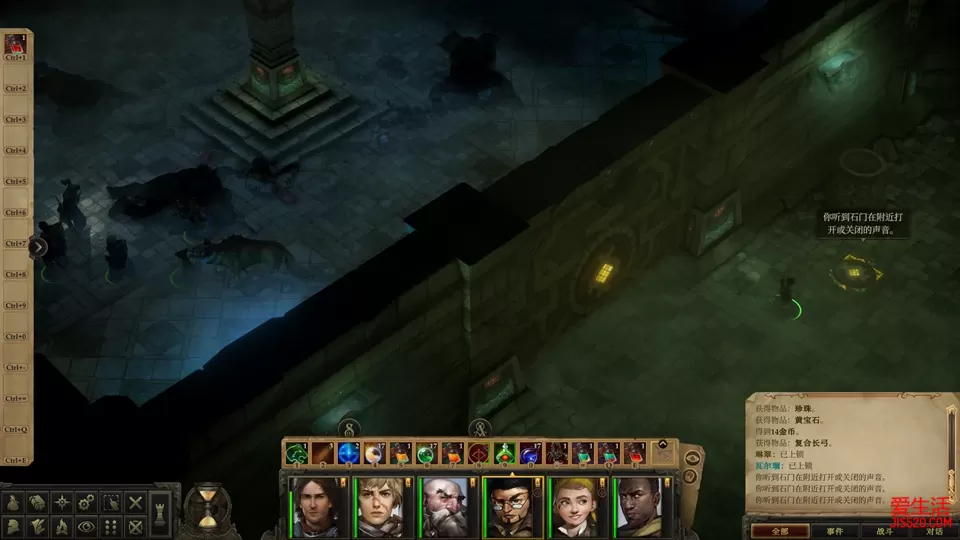The height and width of the screenshot is (540, 960).
Task: Select the 对话 log tab
Action: point(933,530)
